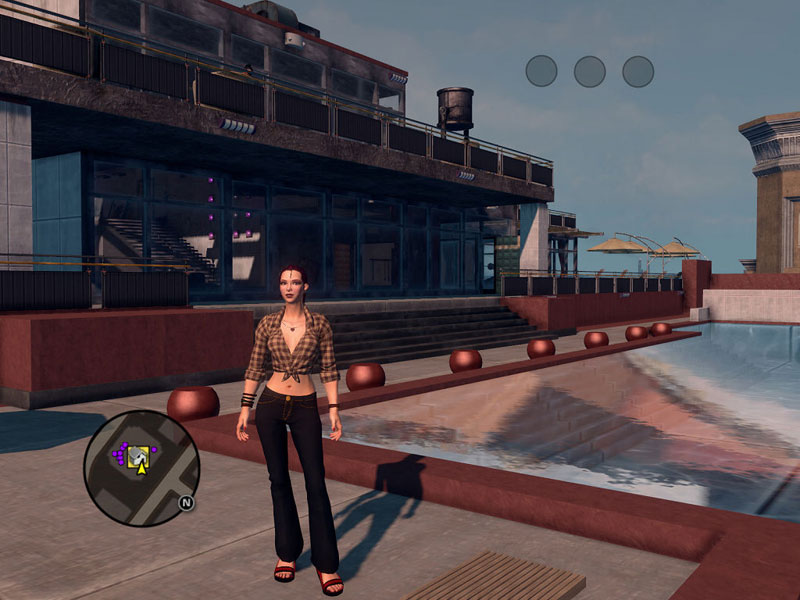Screen dimensions: 800x600
Task: Select the yellow house marker on minimap
Action: [x=140, y=456]
